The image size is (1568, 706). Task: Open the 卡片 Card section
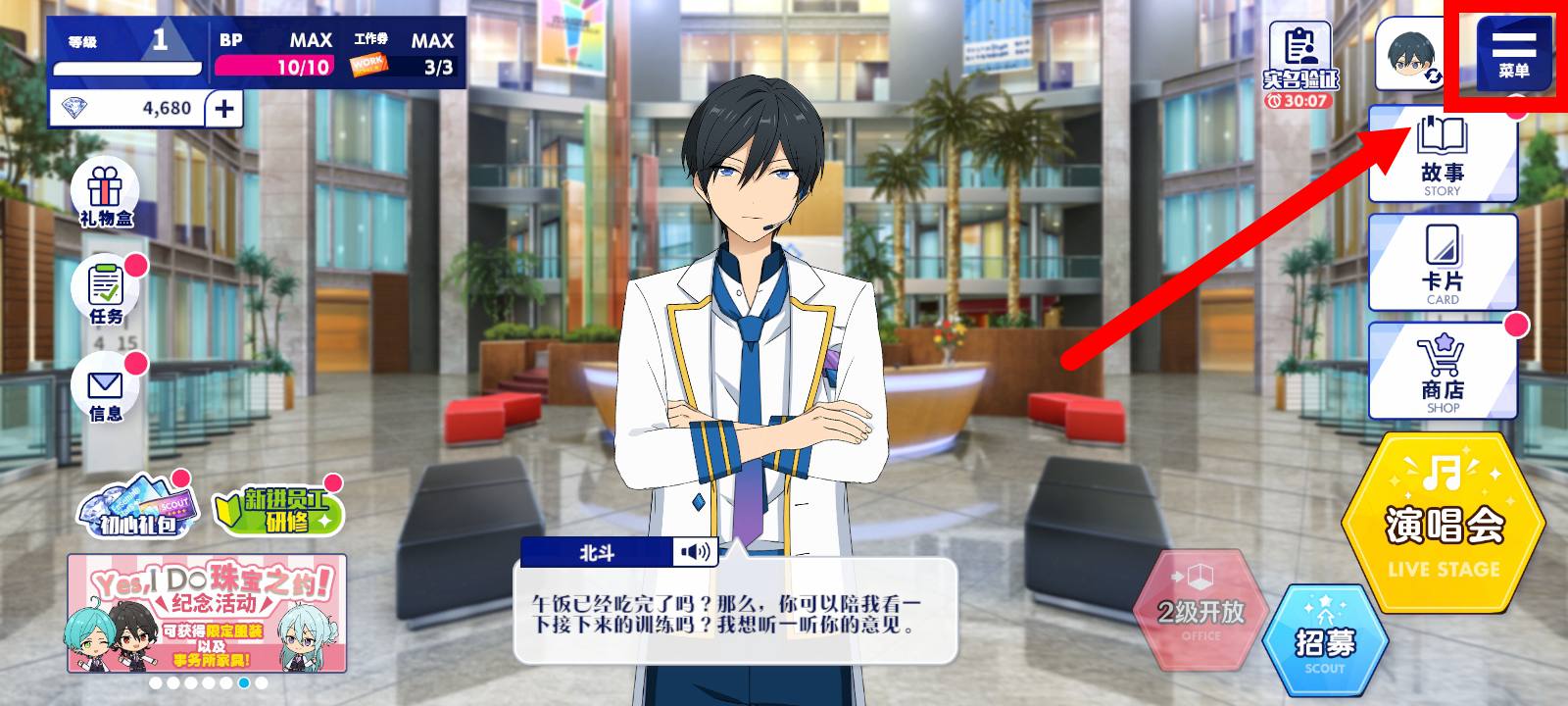(x=1442, y=263)
